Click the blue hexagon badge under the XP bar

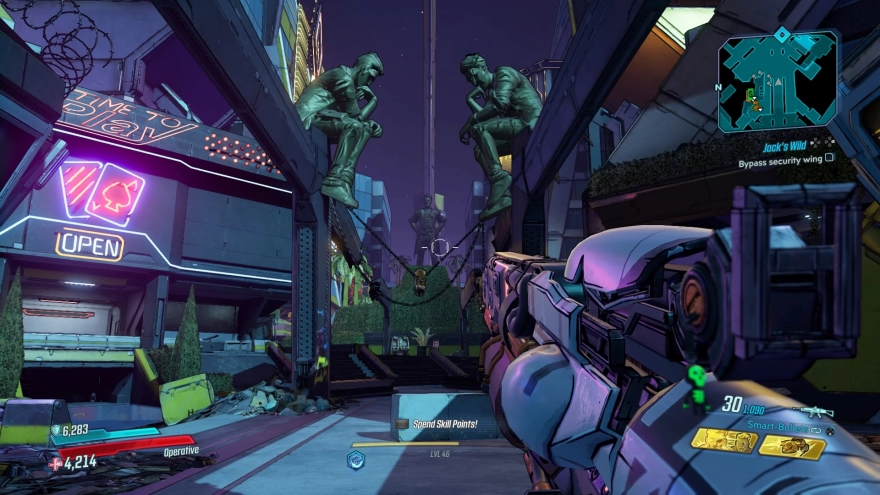pos(355,459)
